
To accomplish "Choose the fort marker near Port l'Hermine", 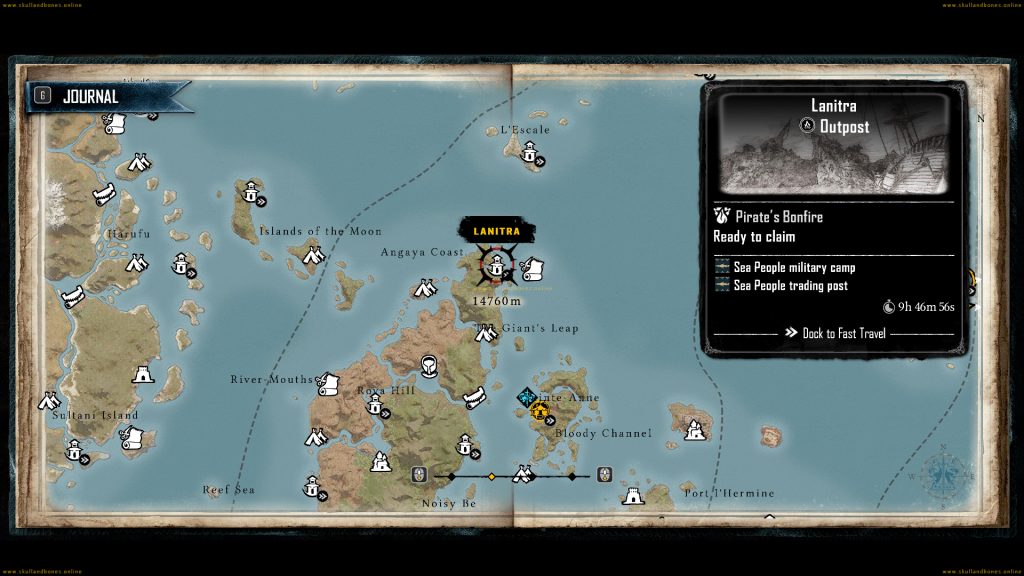I will point(632,495).
